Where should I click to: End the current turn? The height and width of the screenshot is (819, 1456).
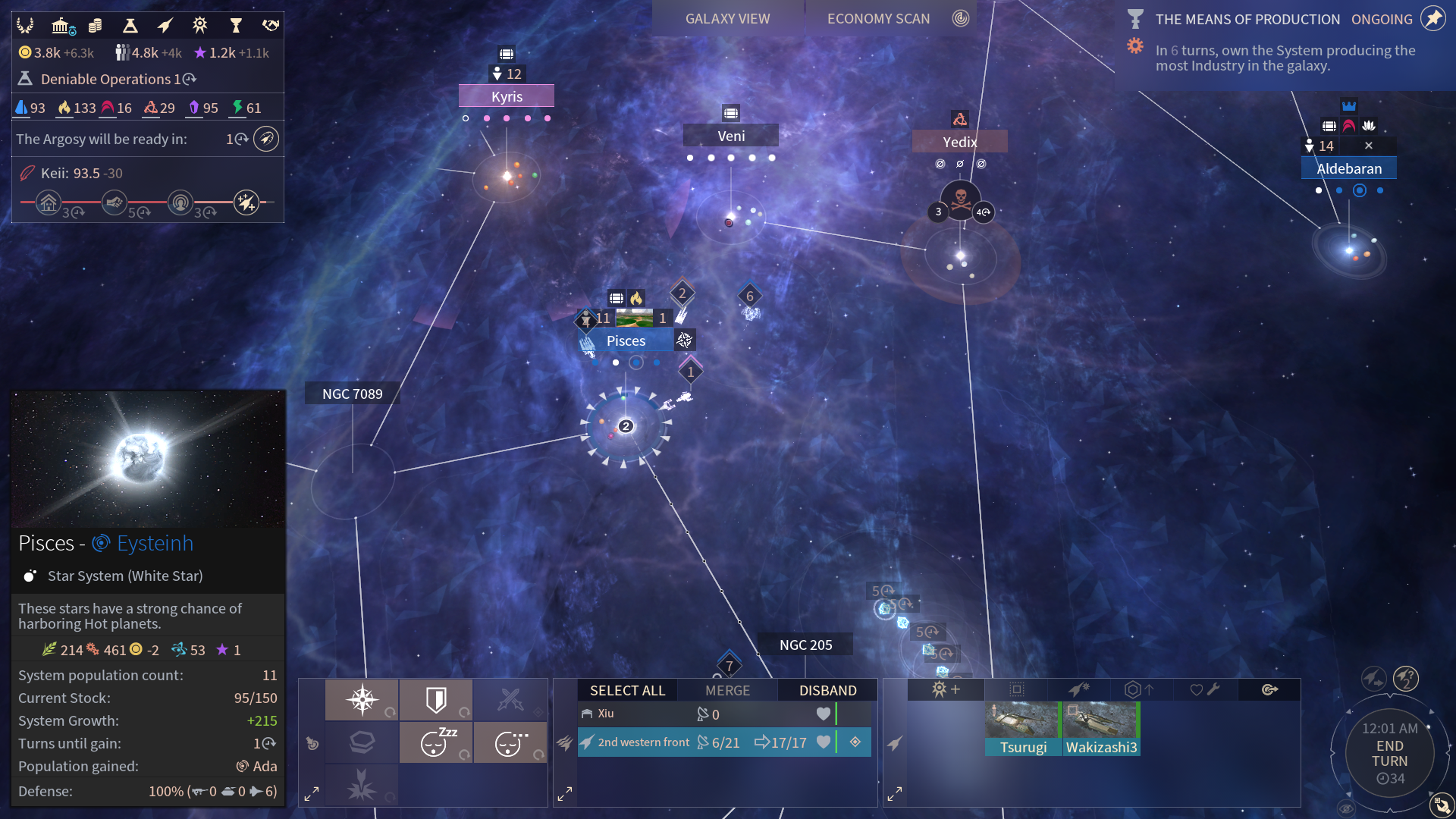1389,754
